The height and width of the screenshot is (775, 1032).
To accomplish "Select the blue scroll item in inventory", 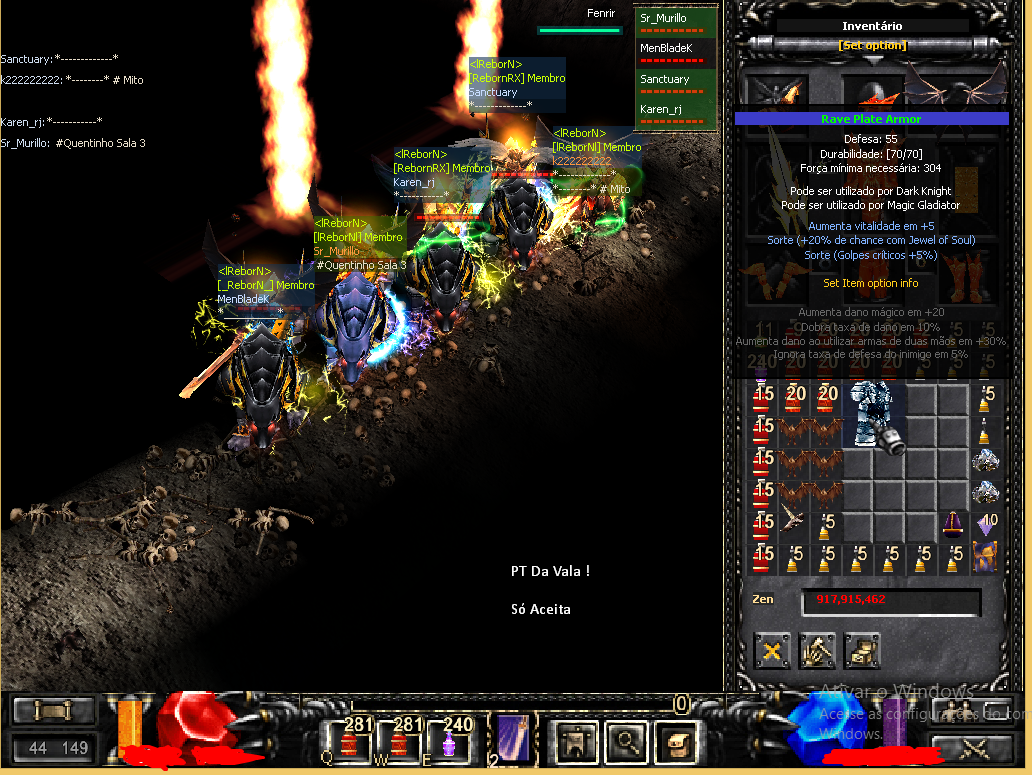I will (x=985, y=557).
